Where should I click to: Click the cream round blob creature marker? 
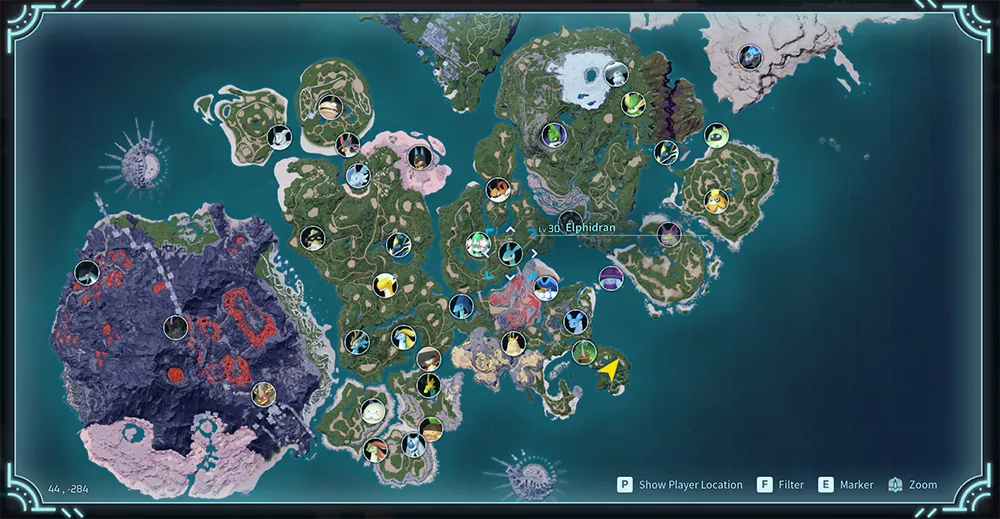[373, 410]
